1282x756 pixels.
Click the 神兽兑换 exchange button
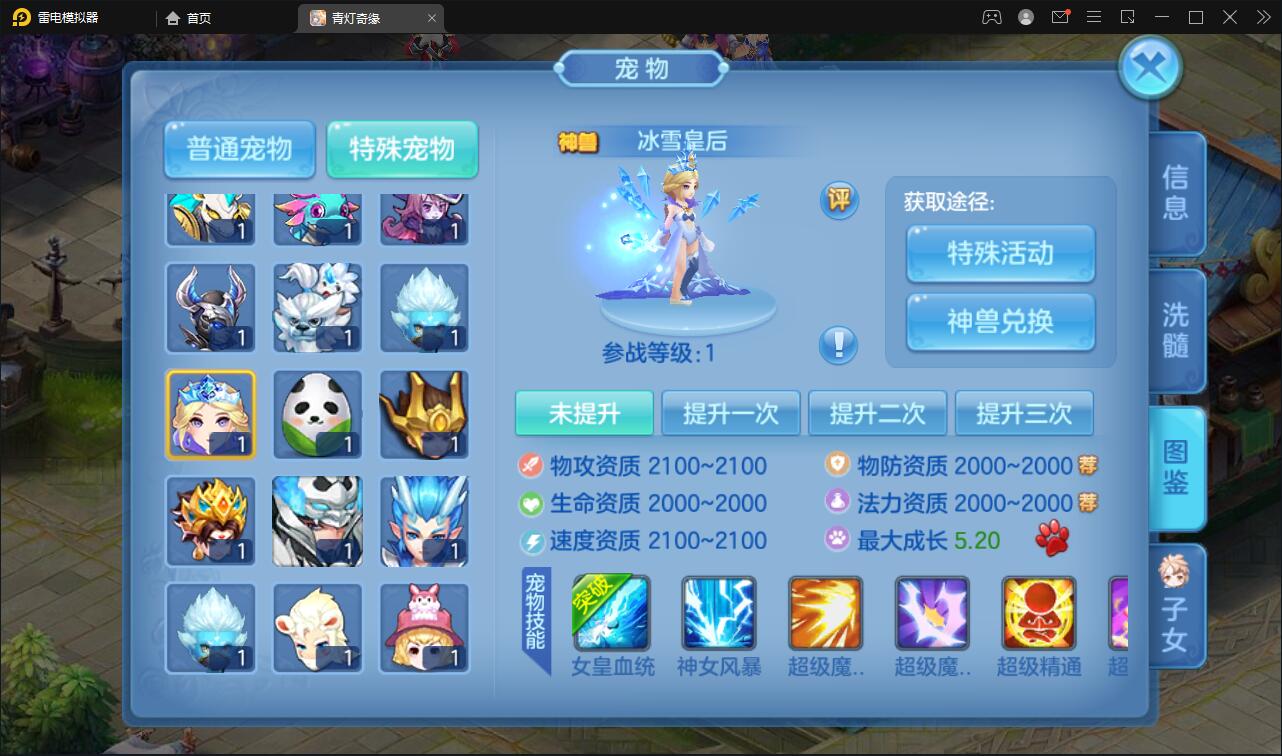999,322
